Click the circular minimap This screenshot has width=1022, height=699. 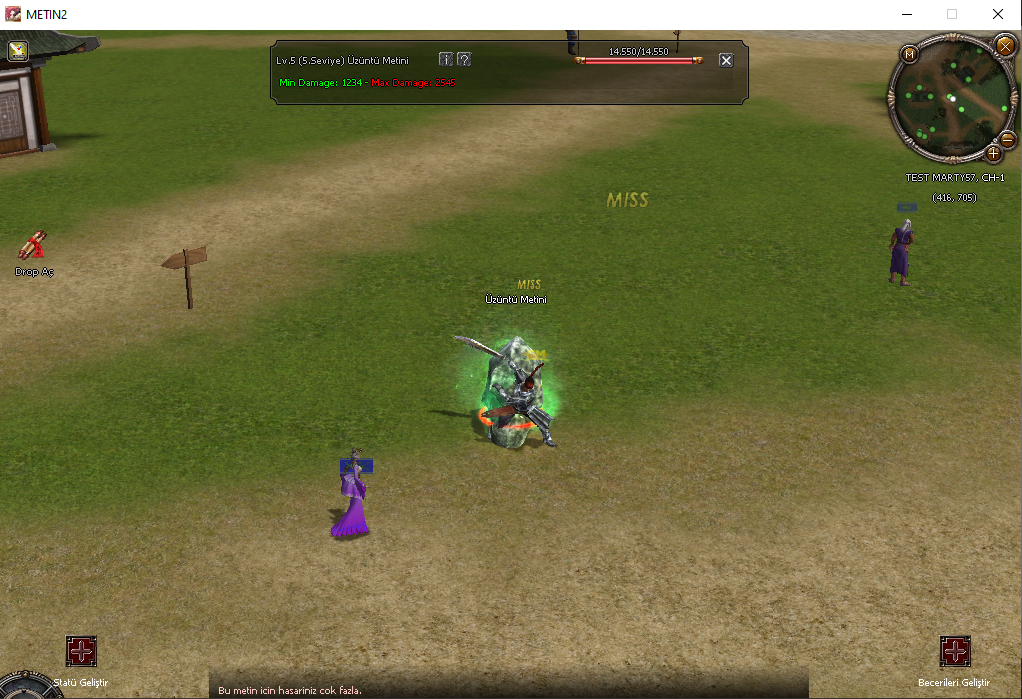coord(950,98)
